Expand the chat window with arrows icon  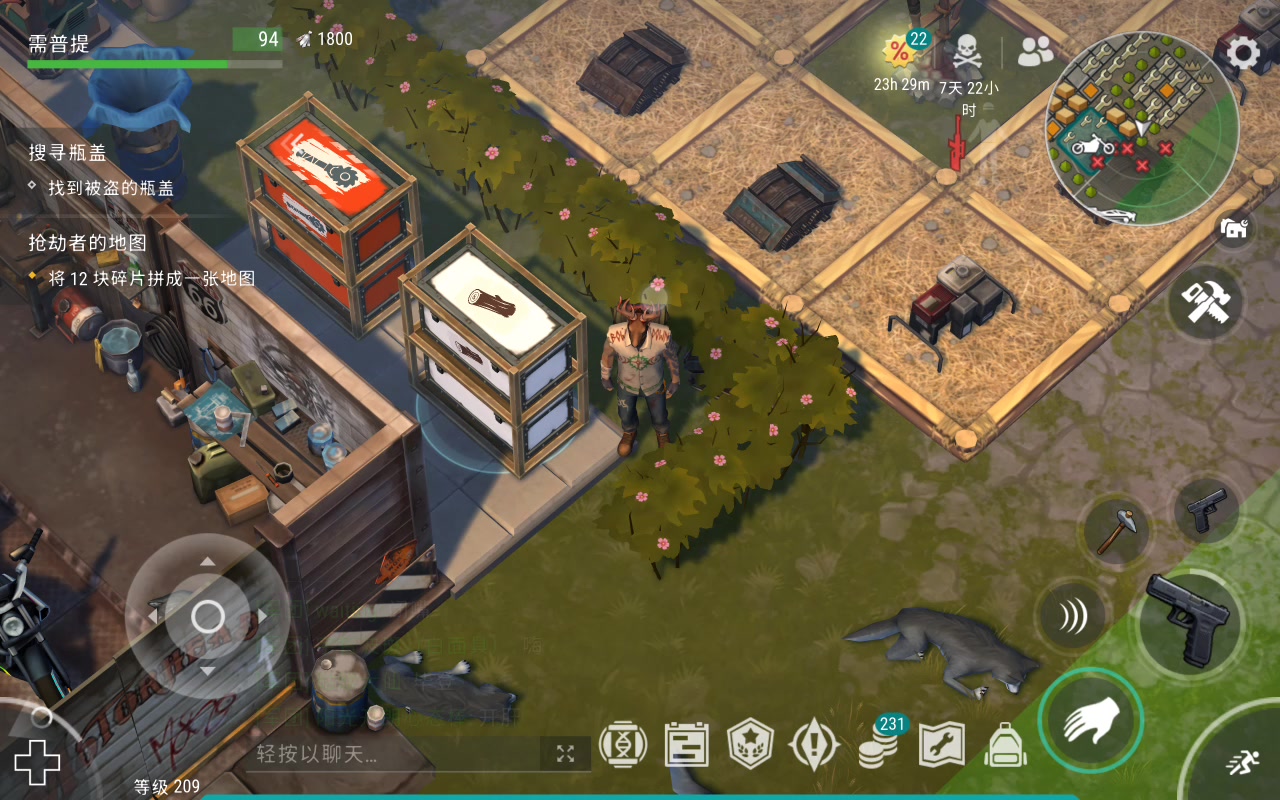tap(565, 754)
